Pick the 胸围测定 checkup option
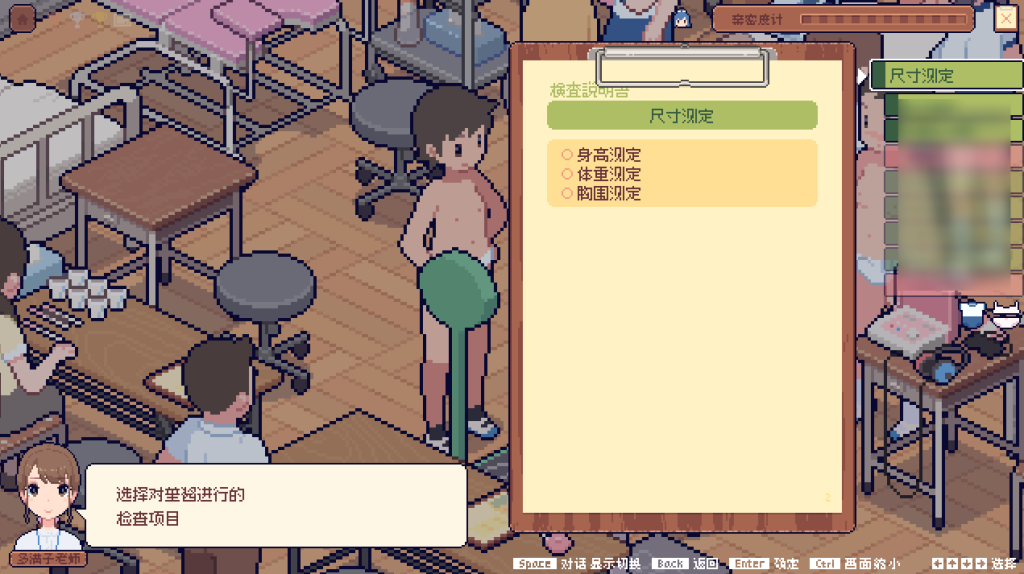Viewport: 1024px width, 574px height. pos(608,193)
